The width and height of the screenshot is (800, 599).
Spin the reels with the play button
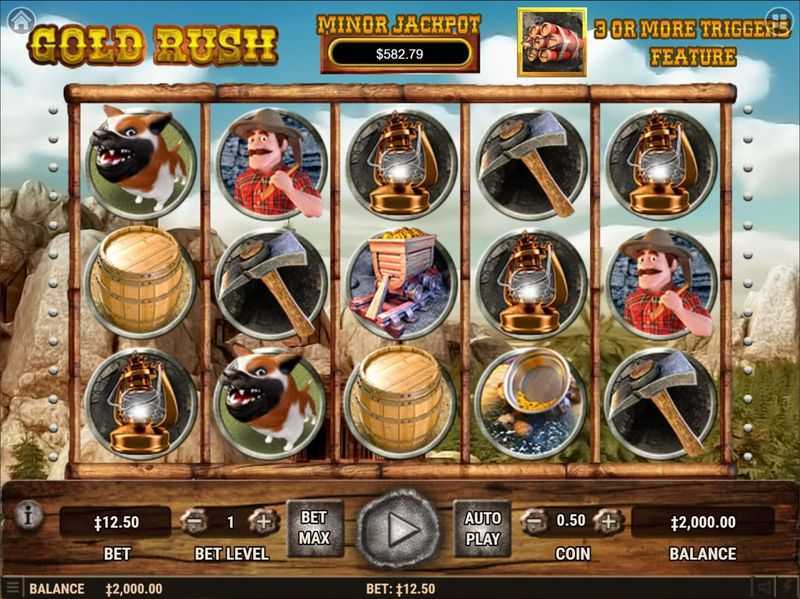399,529
